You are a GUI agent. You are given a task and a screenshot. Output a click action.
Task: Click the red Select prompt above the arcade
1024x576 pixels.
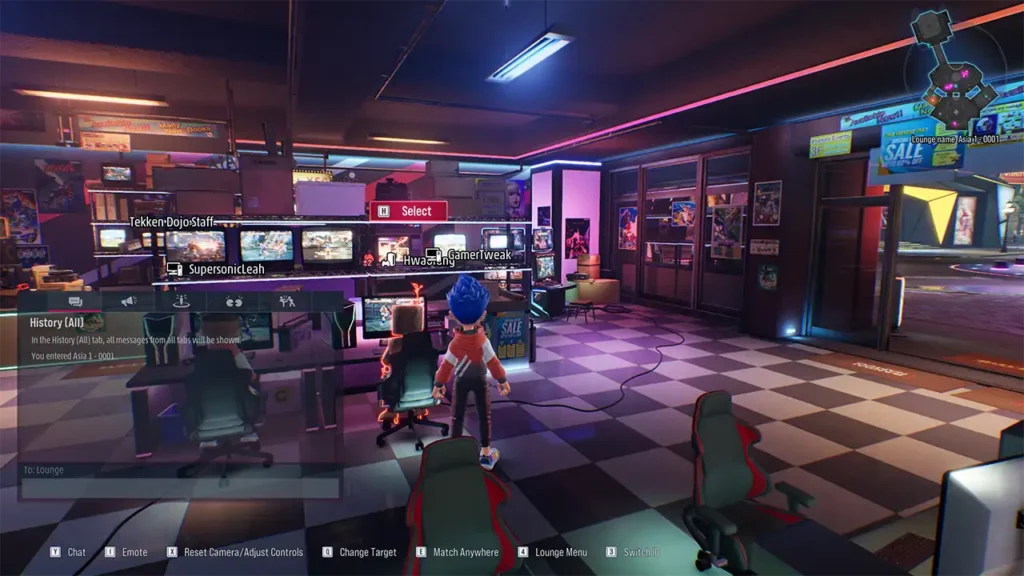(x=408, y=211)
